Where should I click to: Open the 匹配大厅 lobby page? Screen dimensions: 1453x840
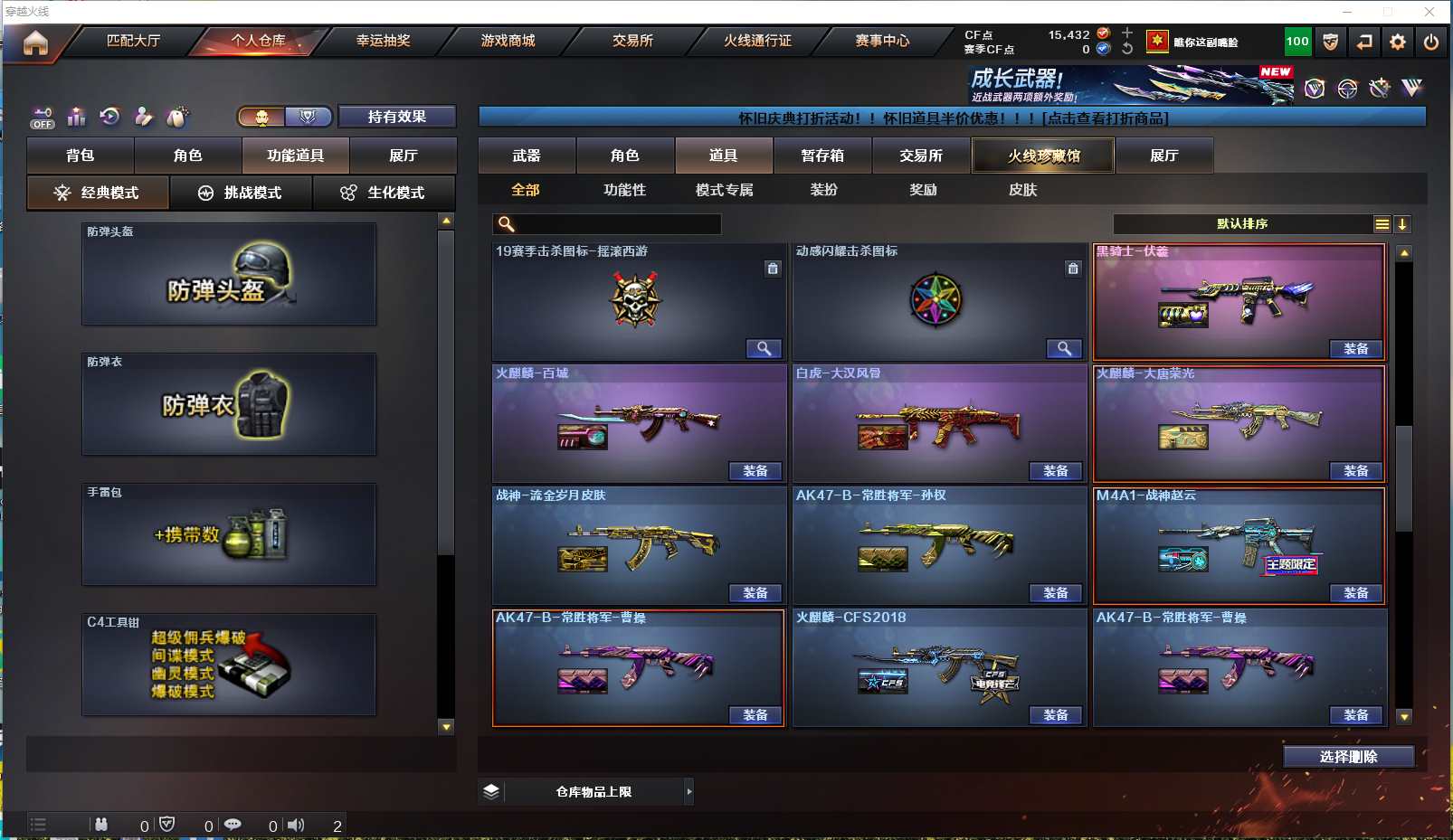pos(133,41)
